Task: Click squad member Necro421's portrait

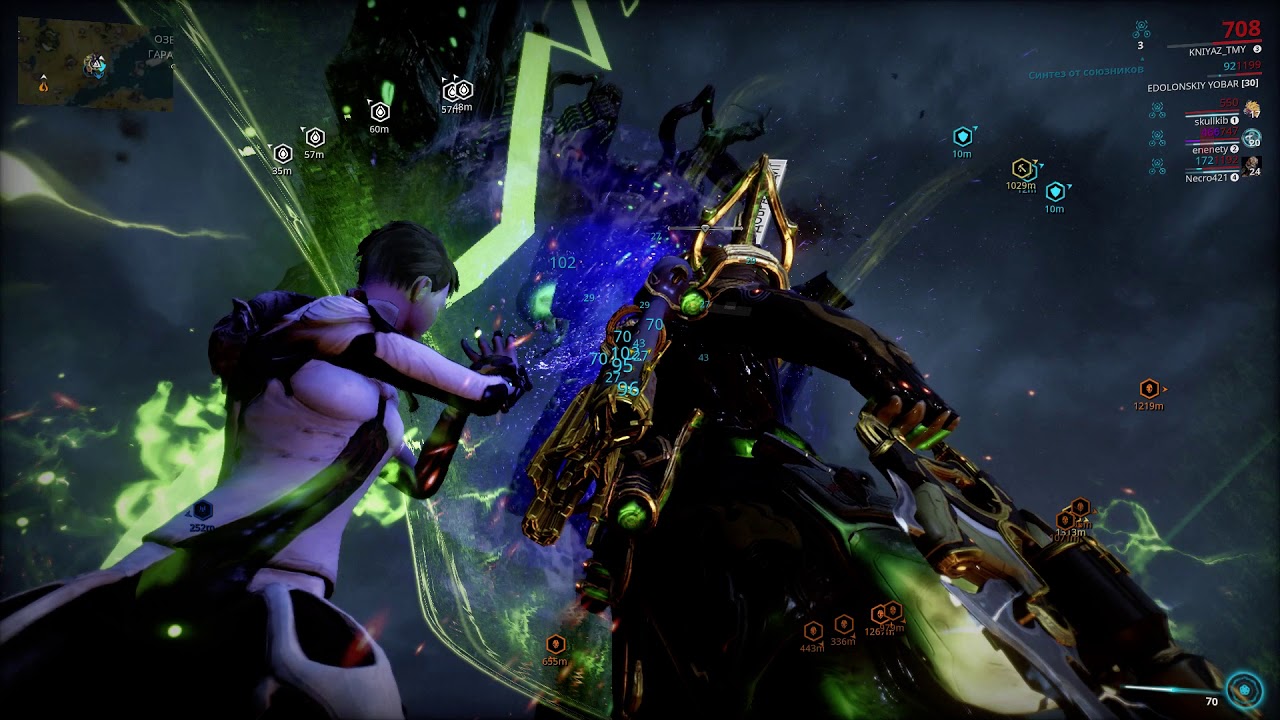Action: pos(1252,165)
